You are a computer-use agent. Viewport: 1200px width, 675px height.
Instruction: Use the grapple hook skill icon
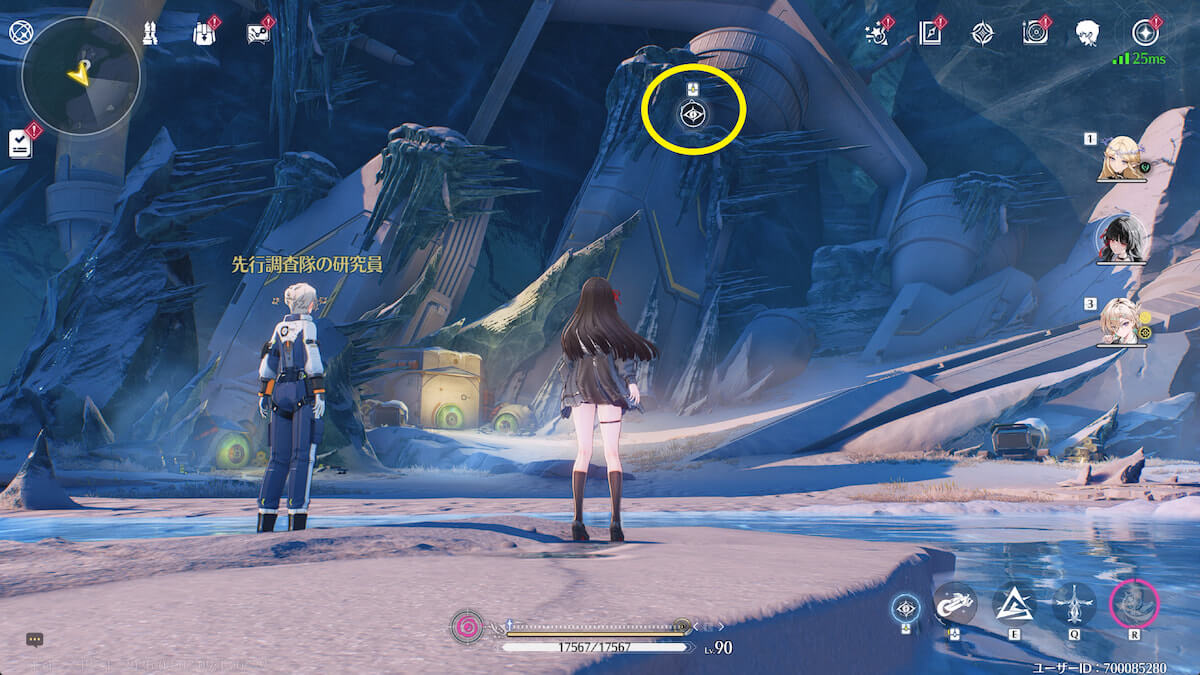click(x=955, y=604)
